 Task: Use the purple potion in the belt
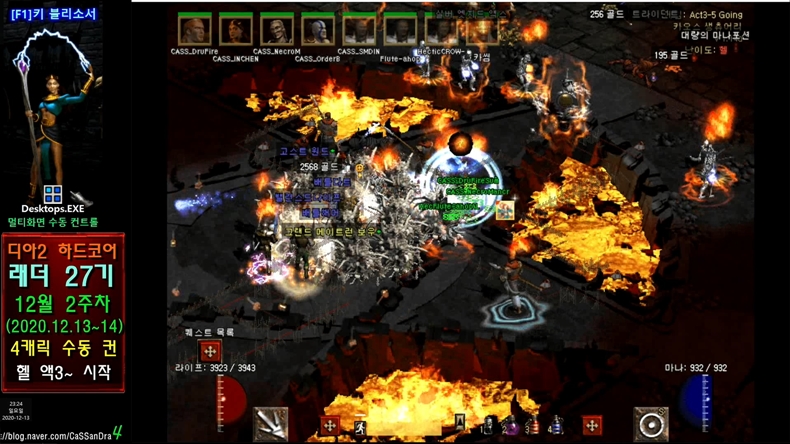511,426
